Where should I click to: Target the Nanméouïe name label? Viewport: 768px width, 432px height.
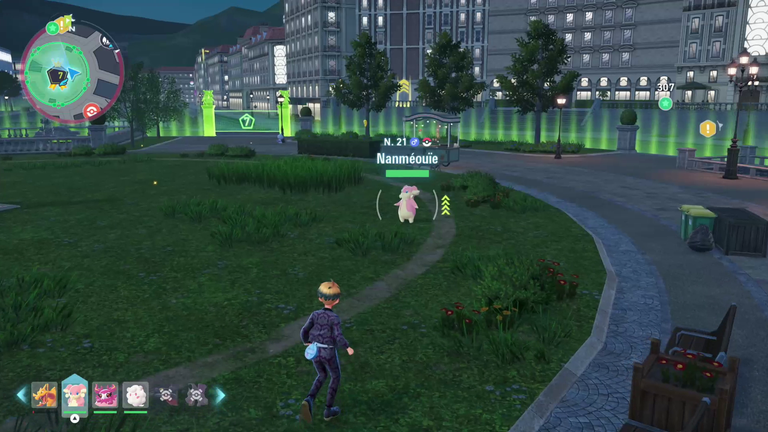pyautogui.click(x=407, y=158)
